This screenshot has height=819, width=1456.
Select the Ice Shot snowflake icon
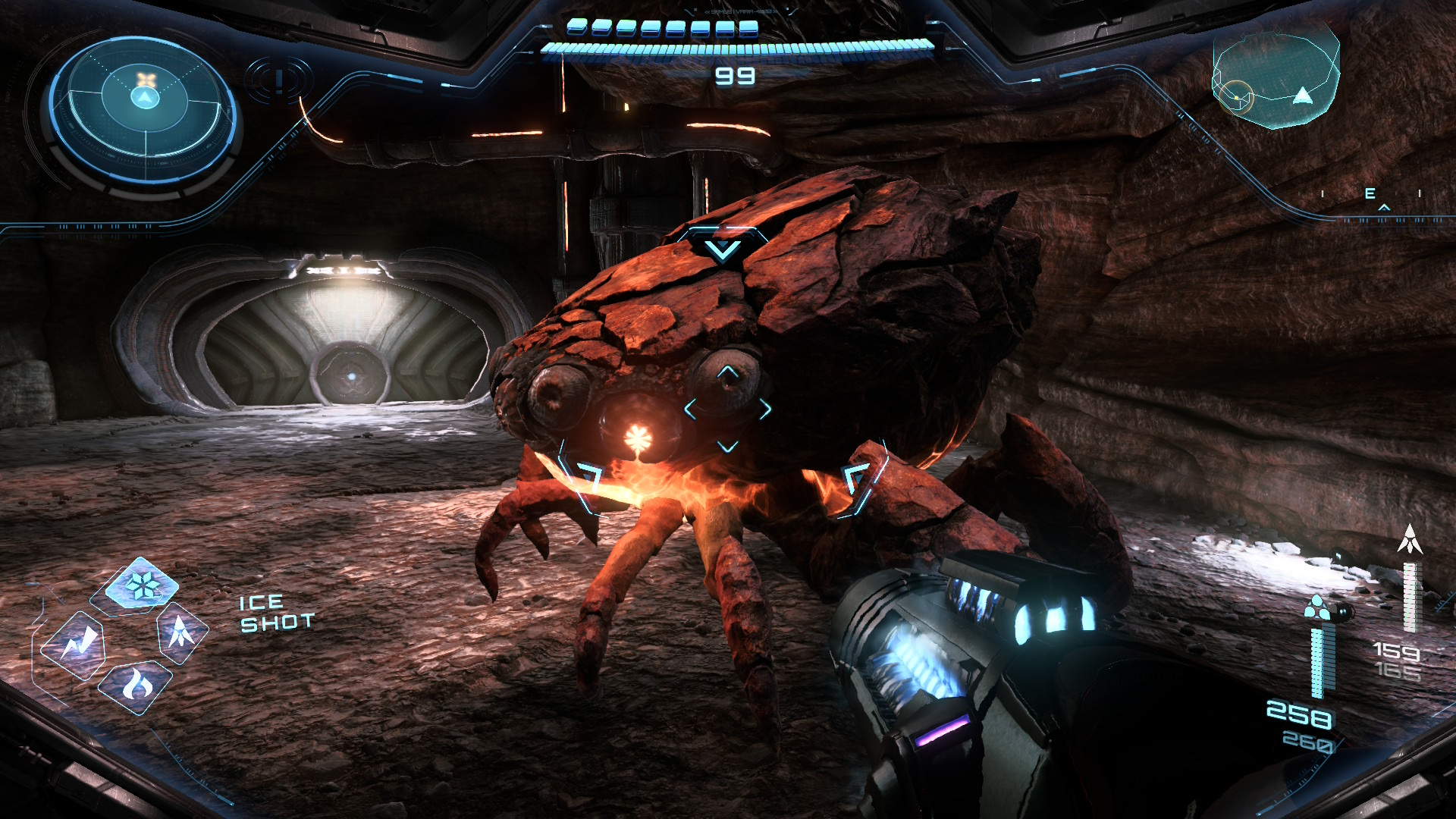point(141,585)
